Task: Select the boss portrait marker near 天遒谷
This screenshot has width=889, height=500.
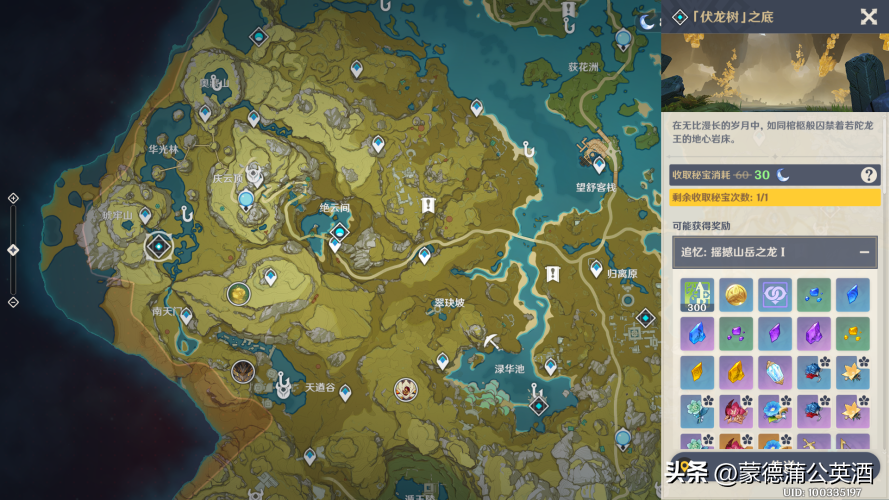Action: 242,372
